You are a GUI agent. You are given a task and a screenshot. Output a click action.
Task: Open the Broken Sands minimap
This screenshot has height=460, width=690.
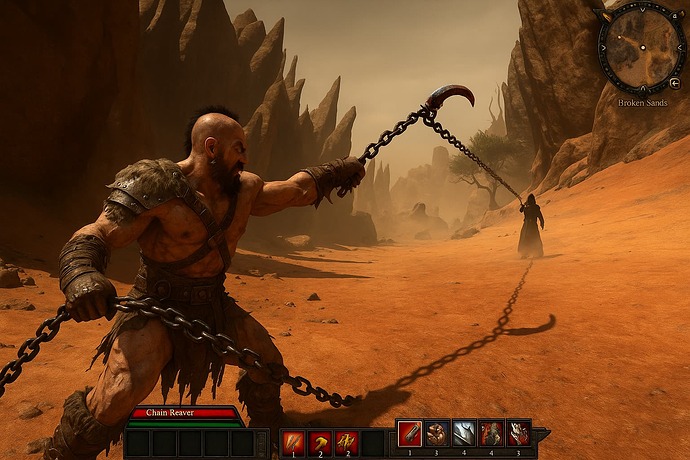click(x=641, y=48)
